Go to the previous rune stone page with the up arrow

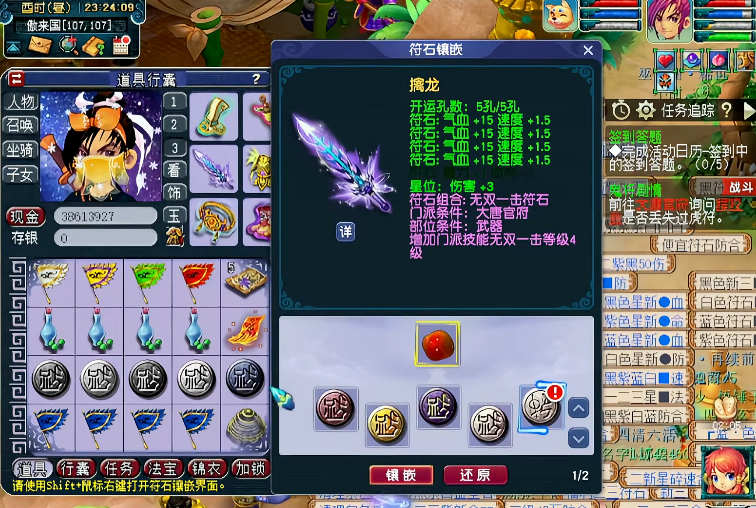point(578,408)
